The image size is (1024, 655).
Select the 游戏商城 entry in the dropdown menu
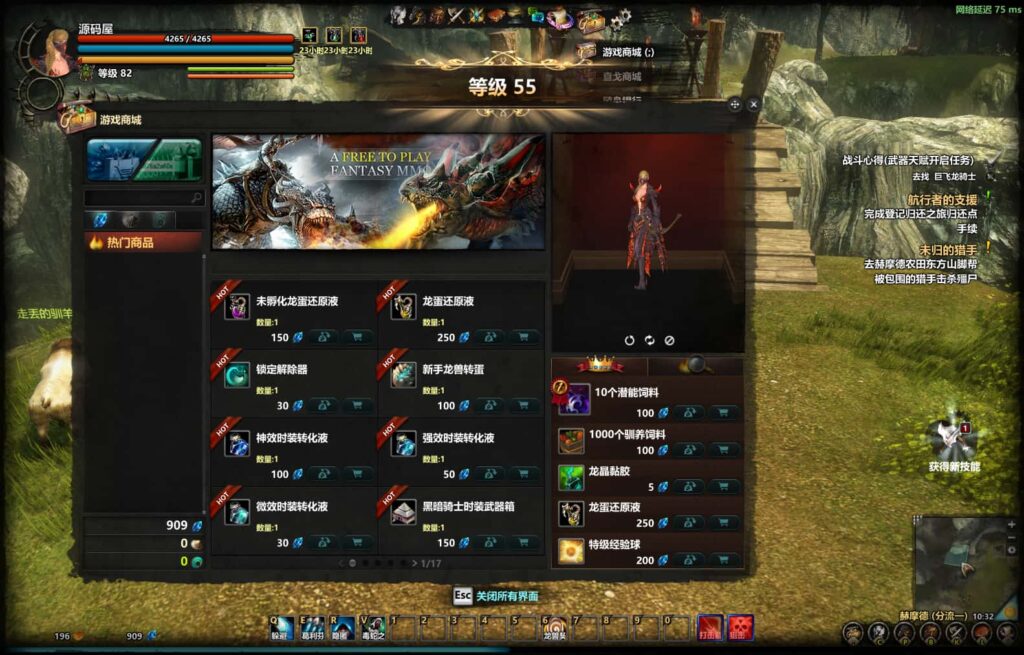tap(628, 52)
